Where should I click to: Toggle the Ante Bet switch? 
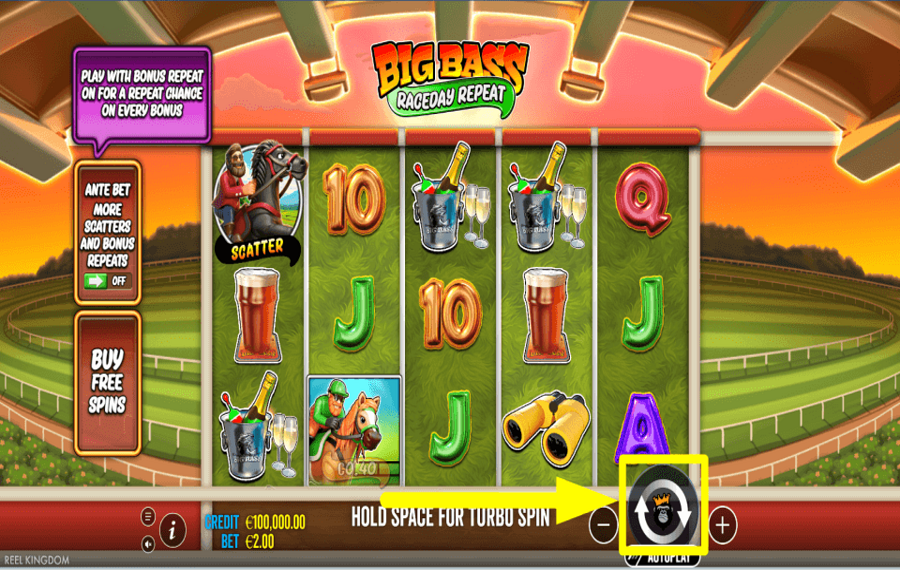(107, 280)
